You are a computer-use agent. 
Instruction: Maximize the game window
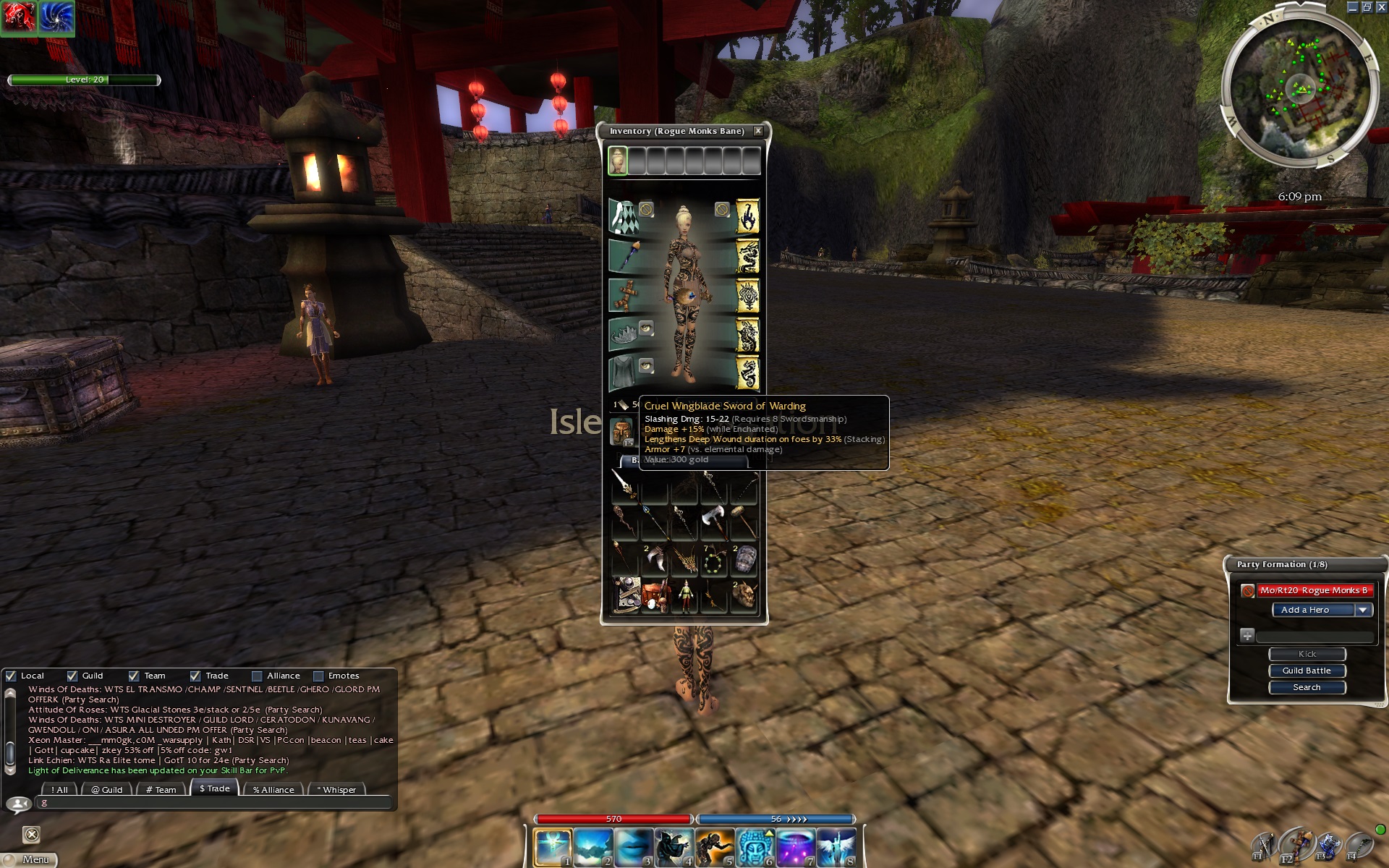coord(1366,7)
